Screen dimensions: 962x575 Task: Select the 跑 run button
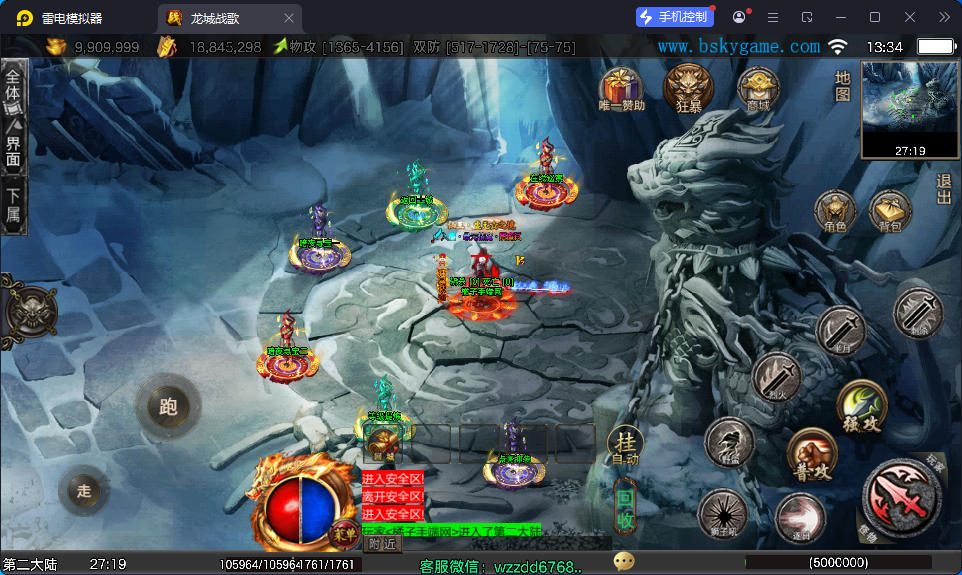point(167,405)
